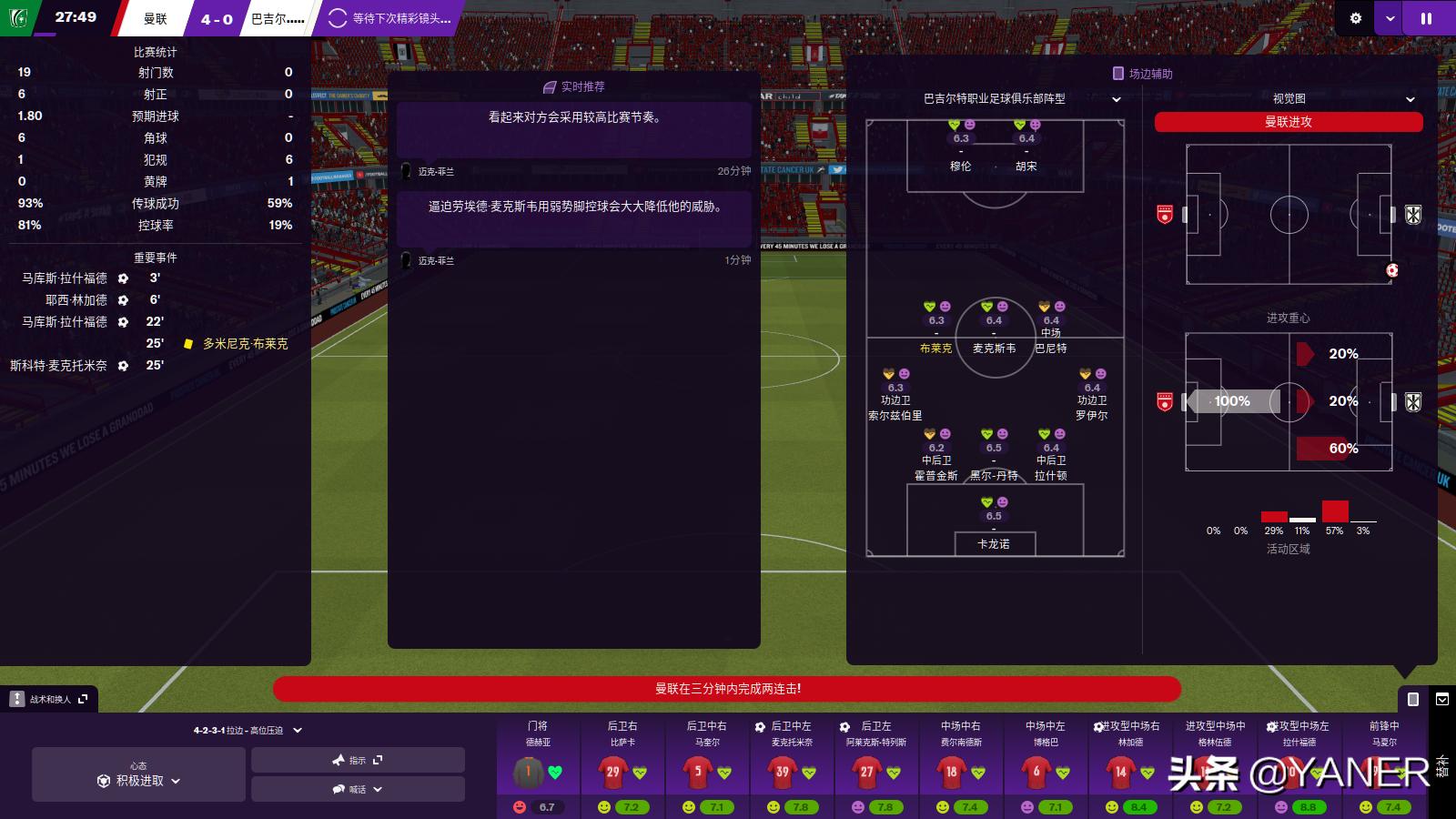Image resolution: width=1456 pixels, height=819 pixels.
Task: Pause the match with the pause button
Action: (x=1426, y=18)
